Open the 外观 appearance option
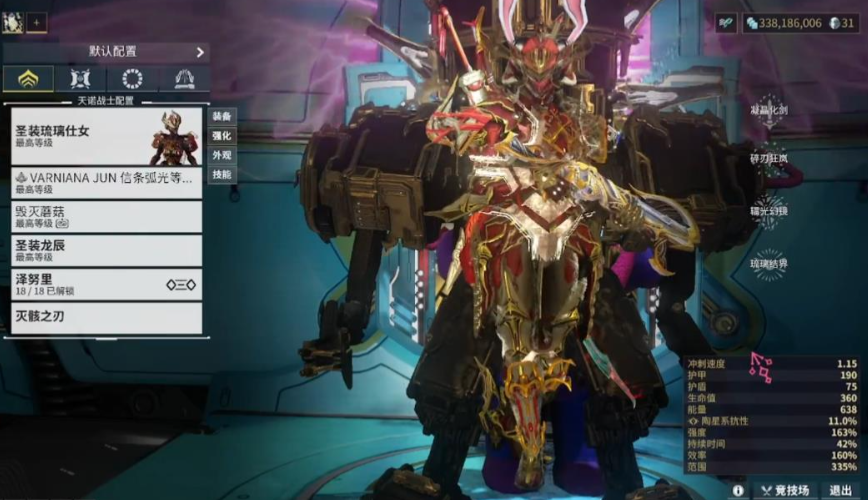The image size is (868, 500). click(221, 155)
